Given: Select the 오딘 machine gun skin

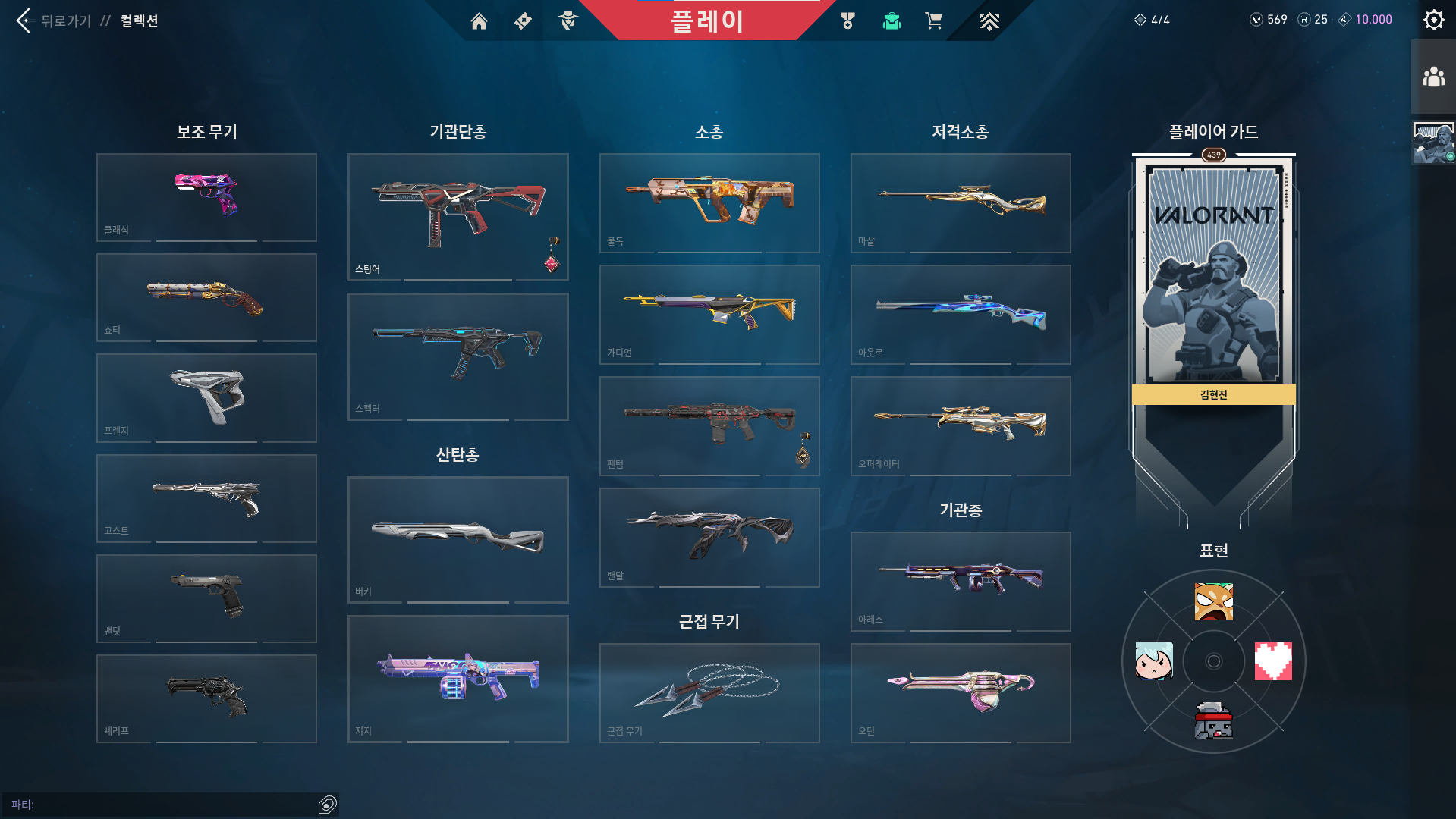Looking at the screenshot, I should [x=960, y=692].
